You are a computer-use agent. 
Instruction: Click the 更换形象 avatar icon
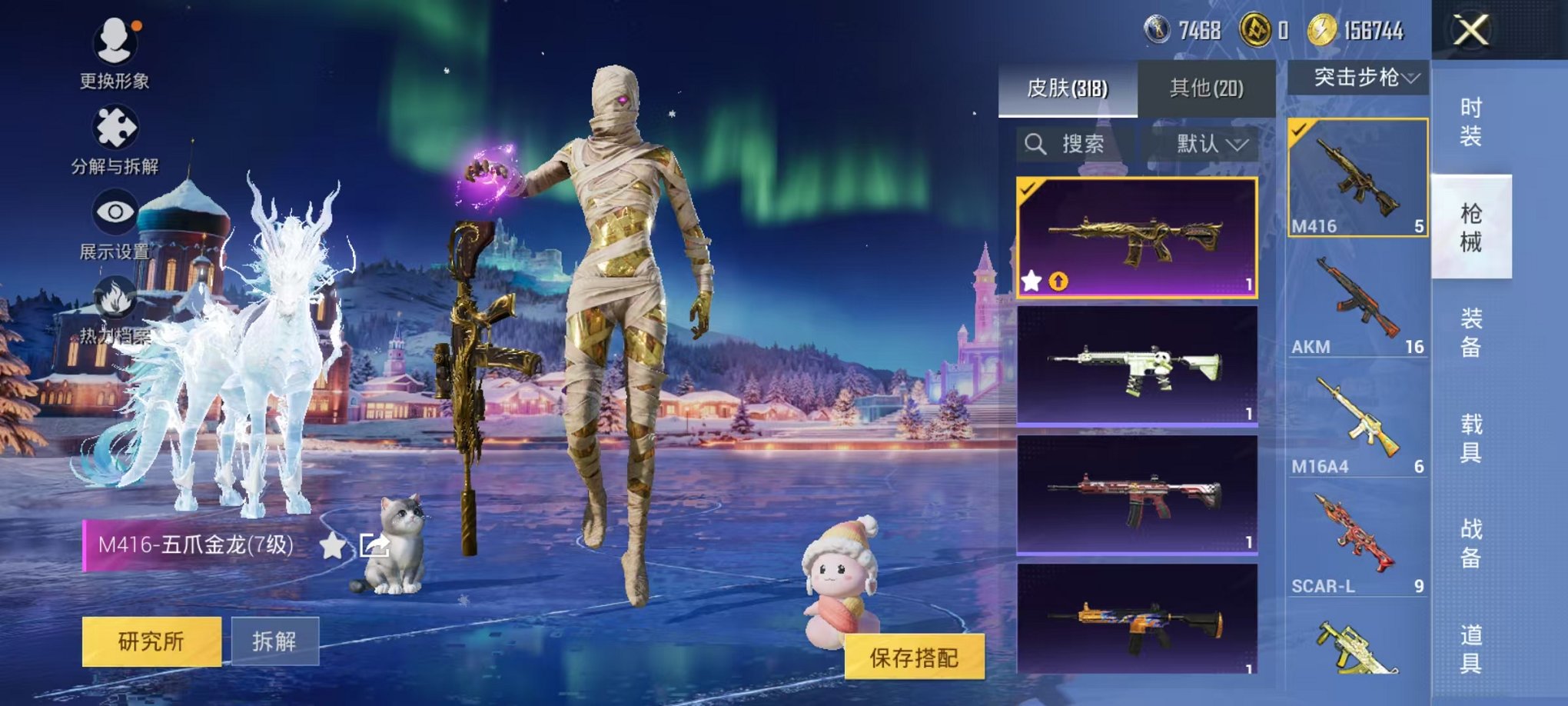114,40
